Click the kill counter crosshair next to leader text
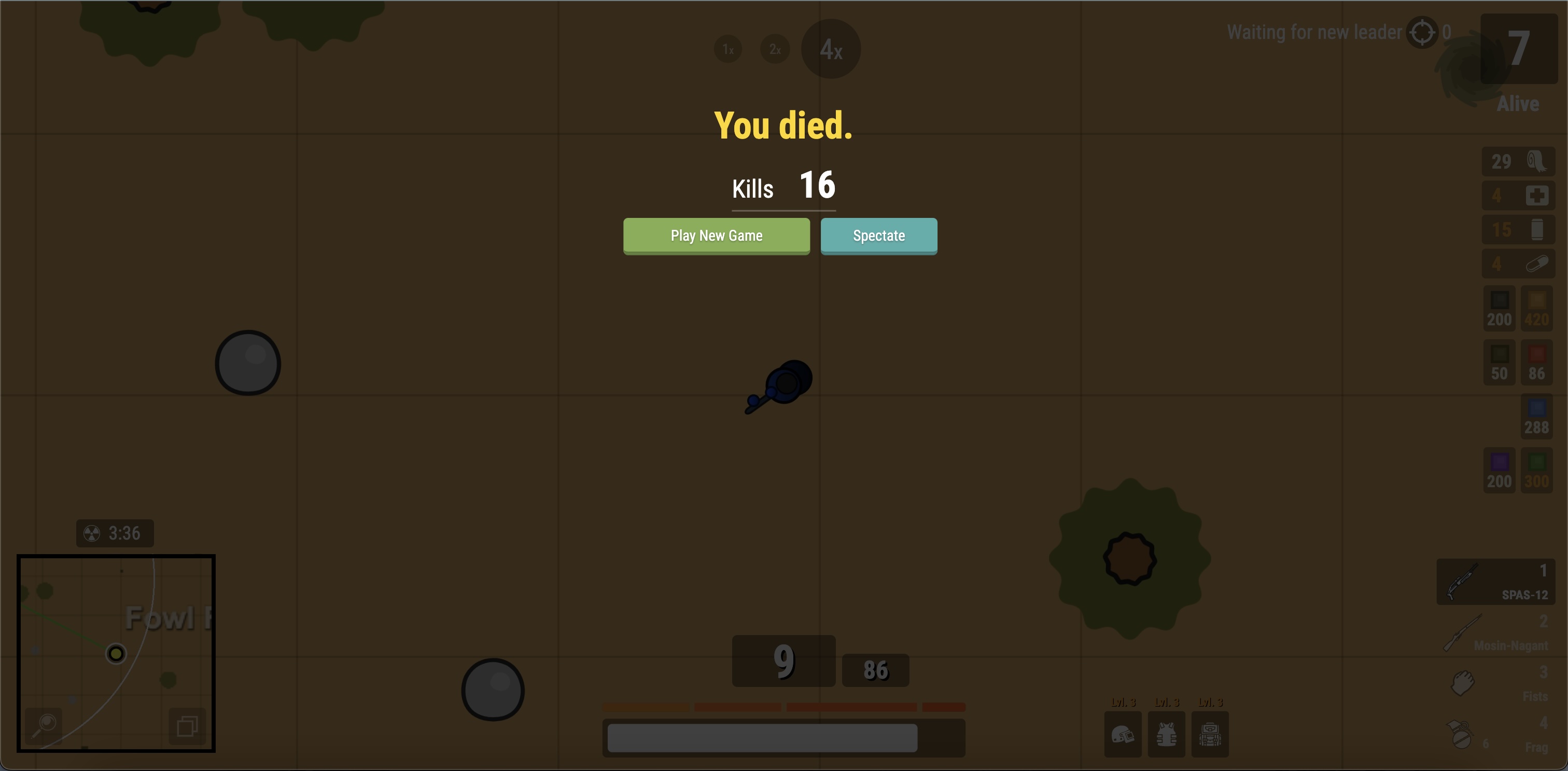 pos(1422,32)
